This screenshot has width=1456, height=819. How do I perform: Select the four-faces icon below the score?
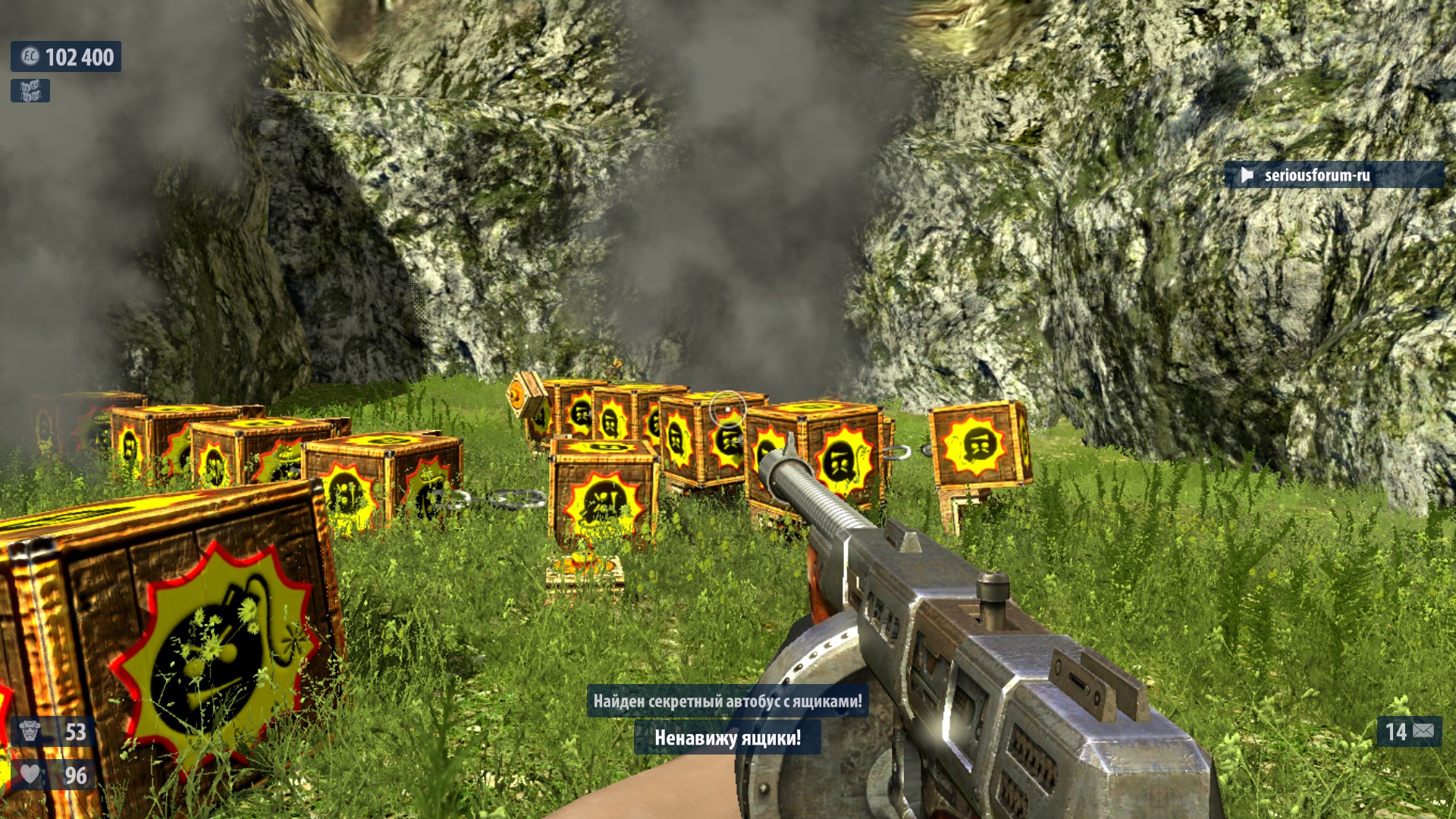tap(30, 91)
